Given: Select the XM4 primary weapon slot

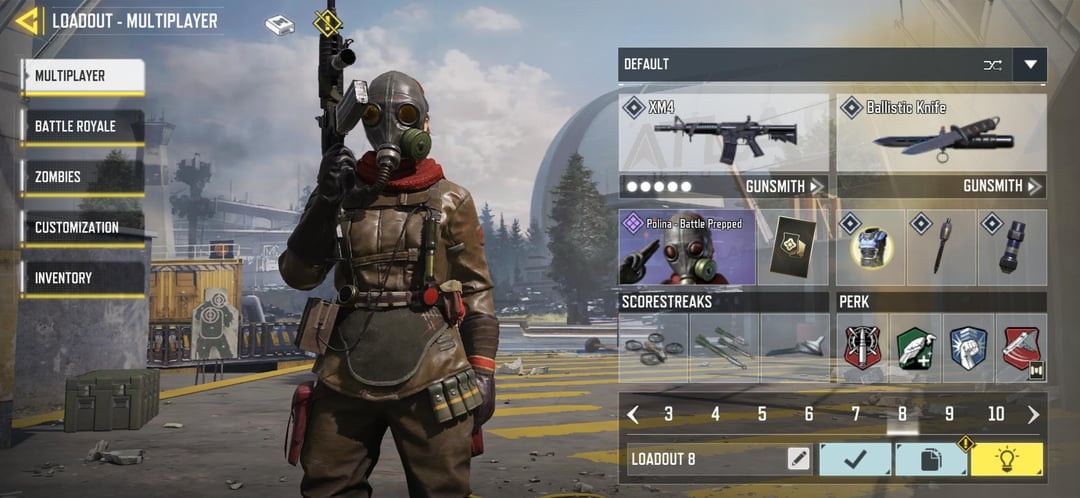Looking at the screenshot, I should (x=724, y=132).
